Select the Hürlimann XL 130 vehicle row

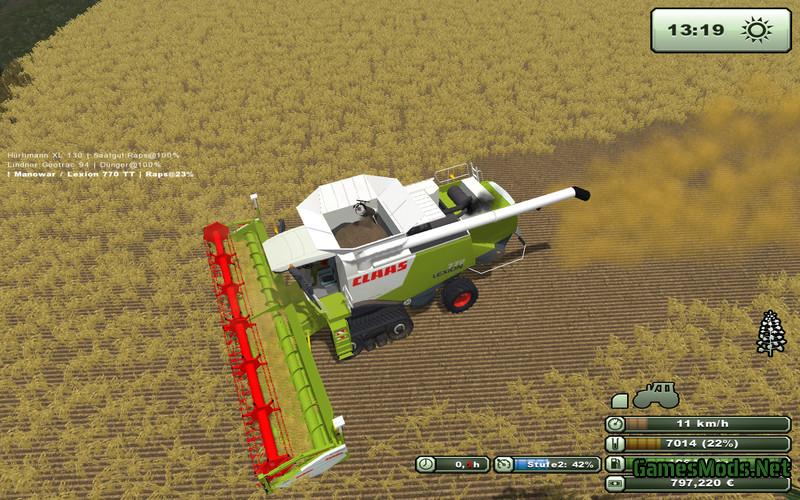coord(93,155)
